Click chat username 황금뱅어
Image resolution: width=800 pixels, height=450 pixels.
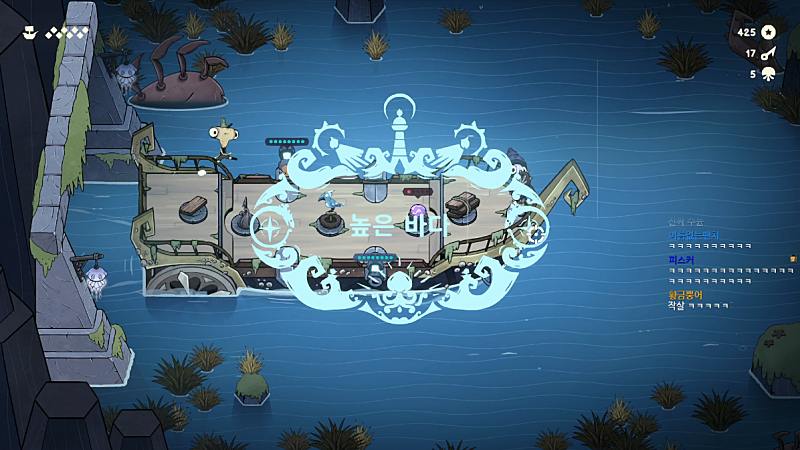click(685, 295)
